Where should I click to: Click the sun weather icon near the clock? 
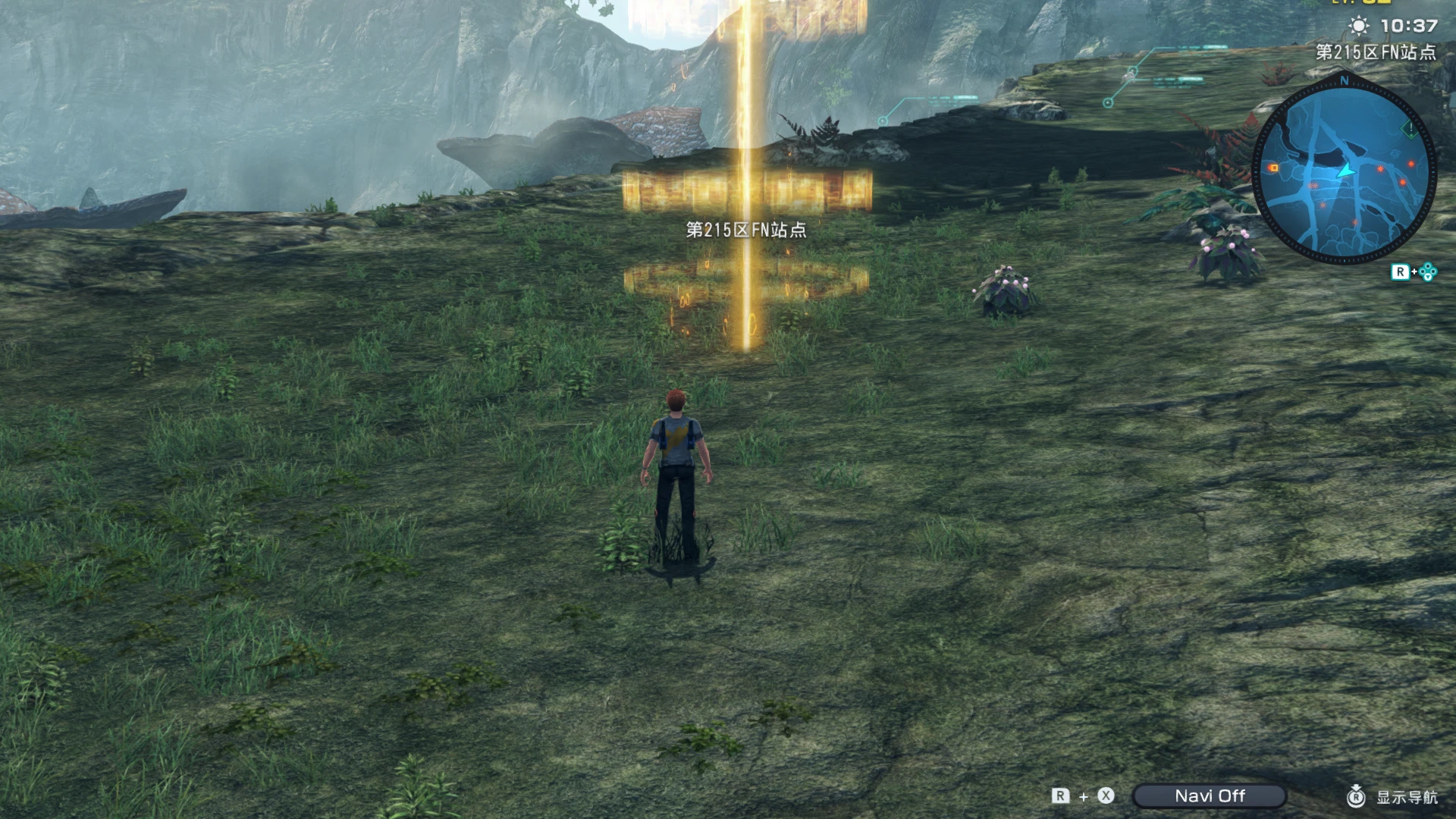[1358, 25]
